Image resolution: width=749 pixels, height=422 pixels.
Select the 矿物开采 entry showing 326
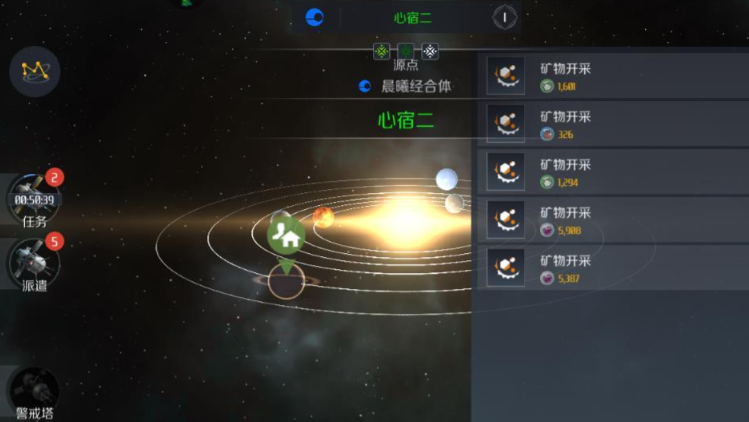click(x=611, y=124)
